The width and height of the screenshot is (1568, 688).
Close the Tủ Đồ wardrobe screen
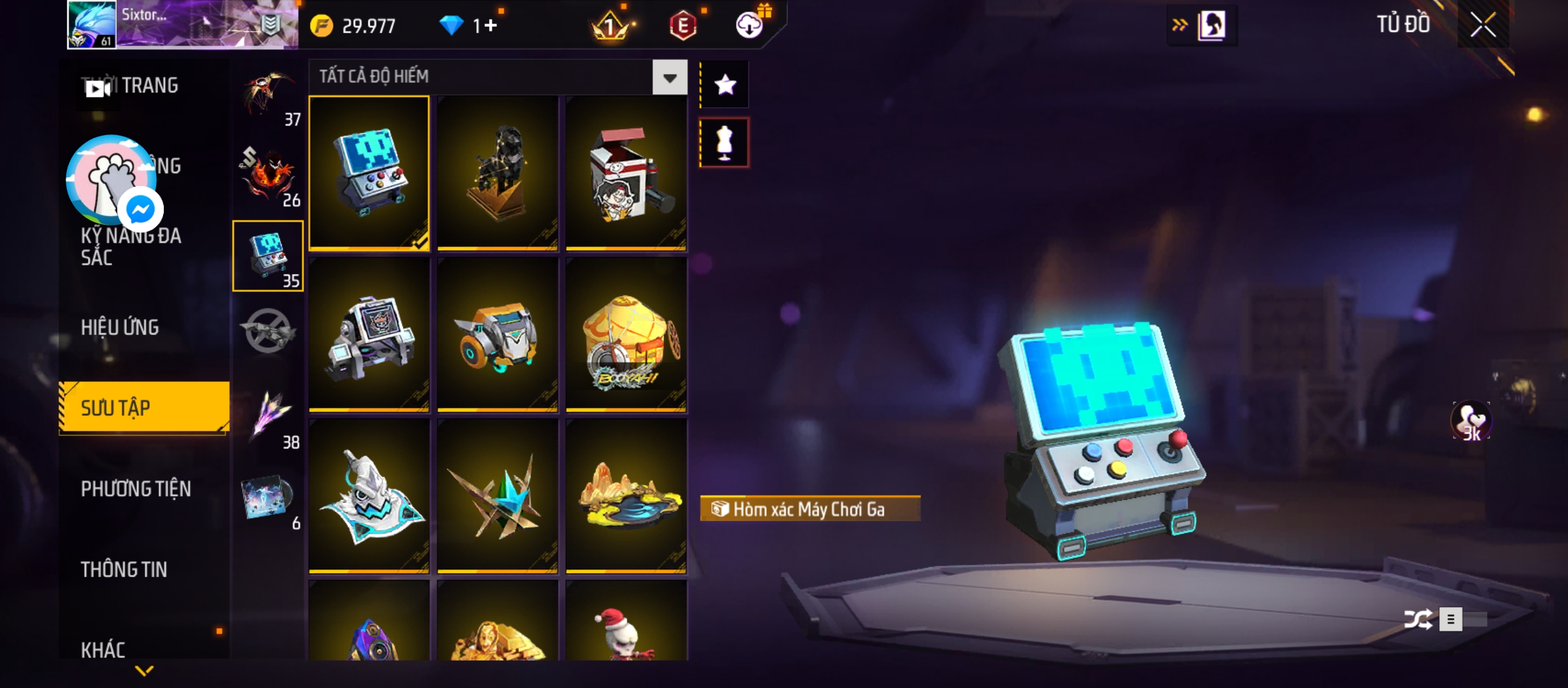tap(1483, 25)
